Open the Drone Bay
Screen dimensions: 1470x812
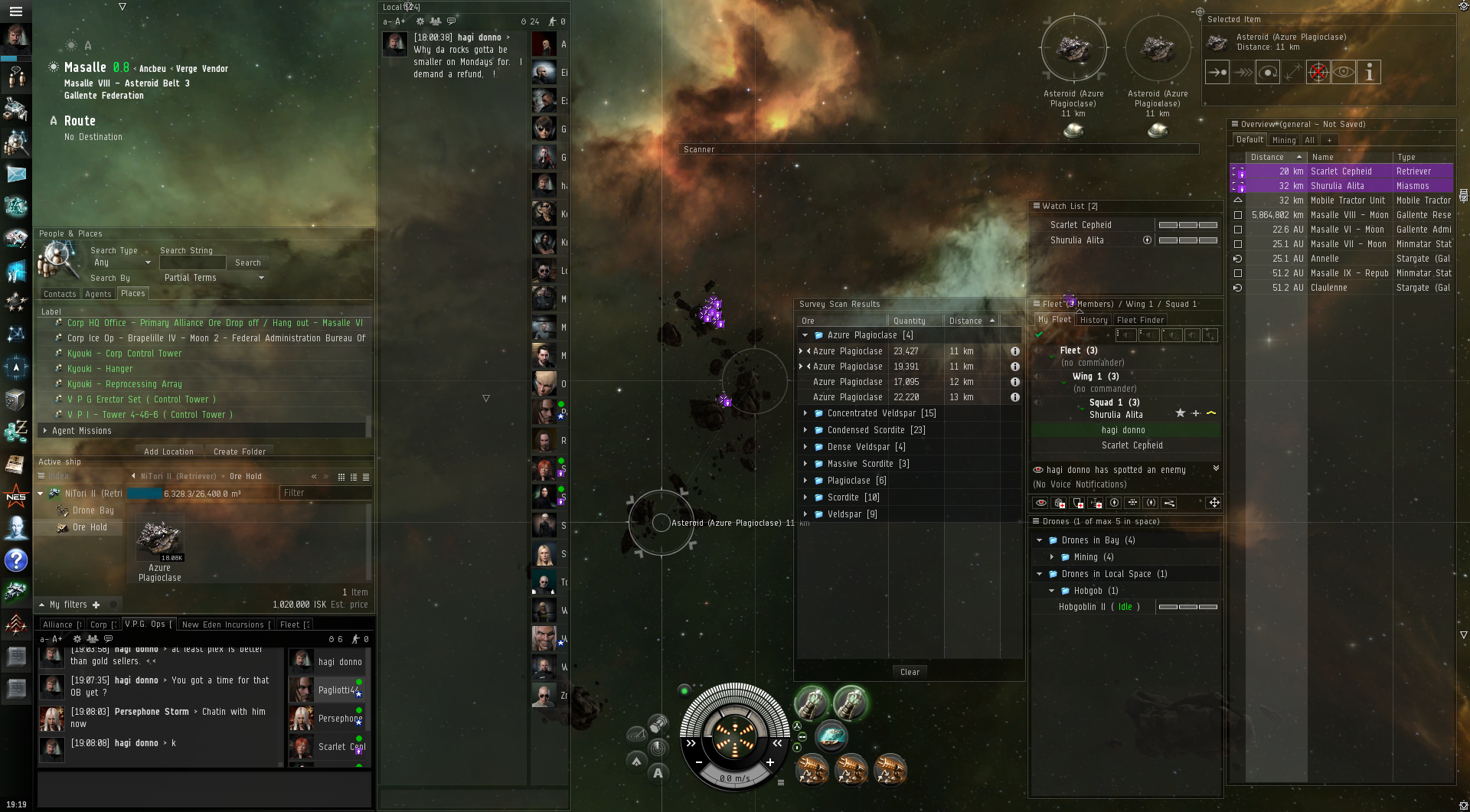click(93, 510)
